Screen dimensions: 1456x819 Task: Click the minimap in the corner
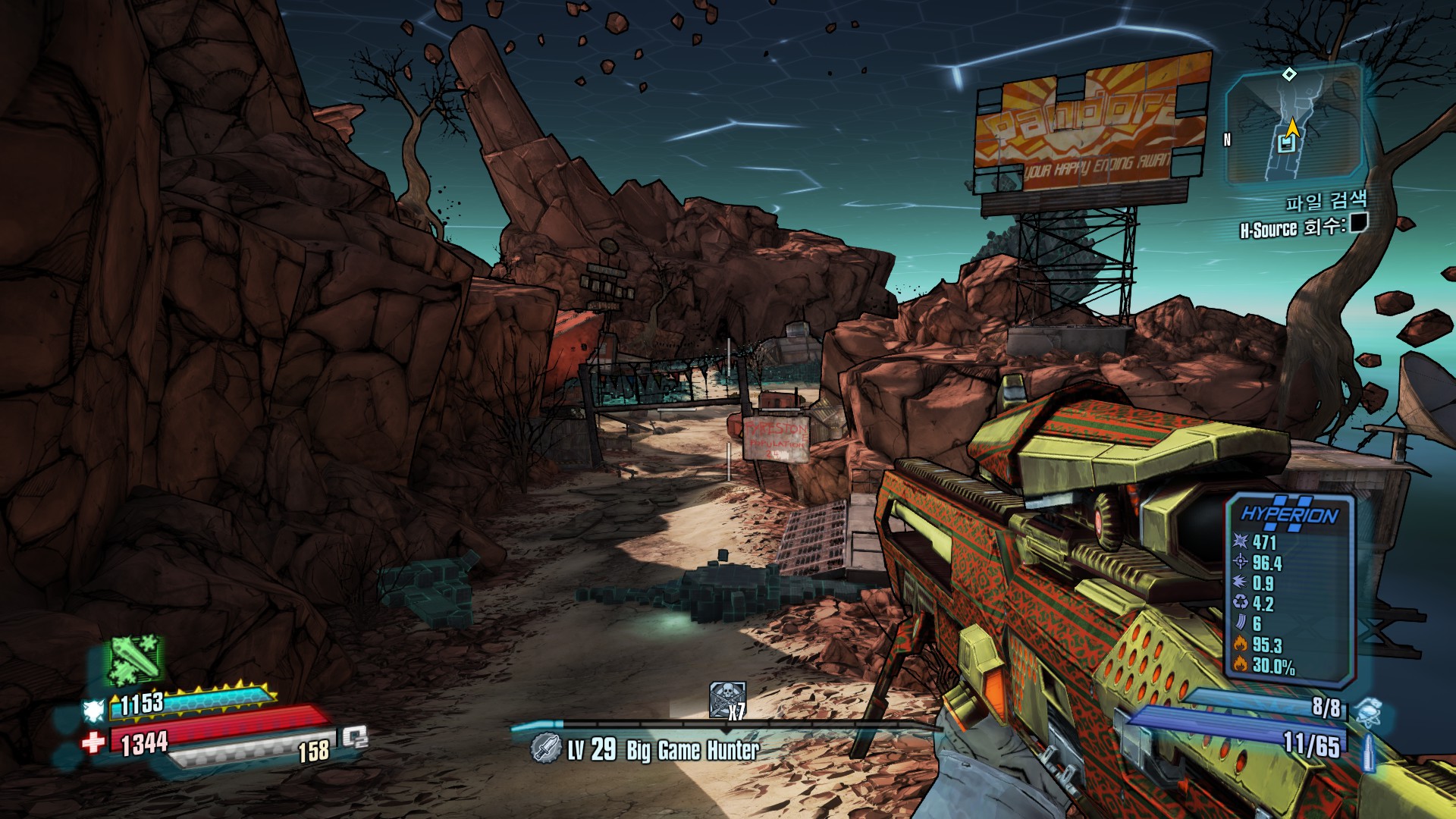pyautogui.click(x=1293, y=125)
